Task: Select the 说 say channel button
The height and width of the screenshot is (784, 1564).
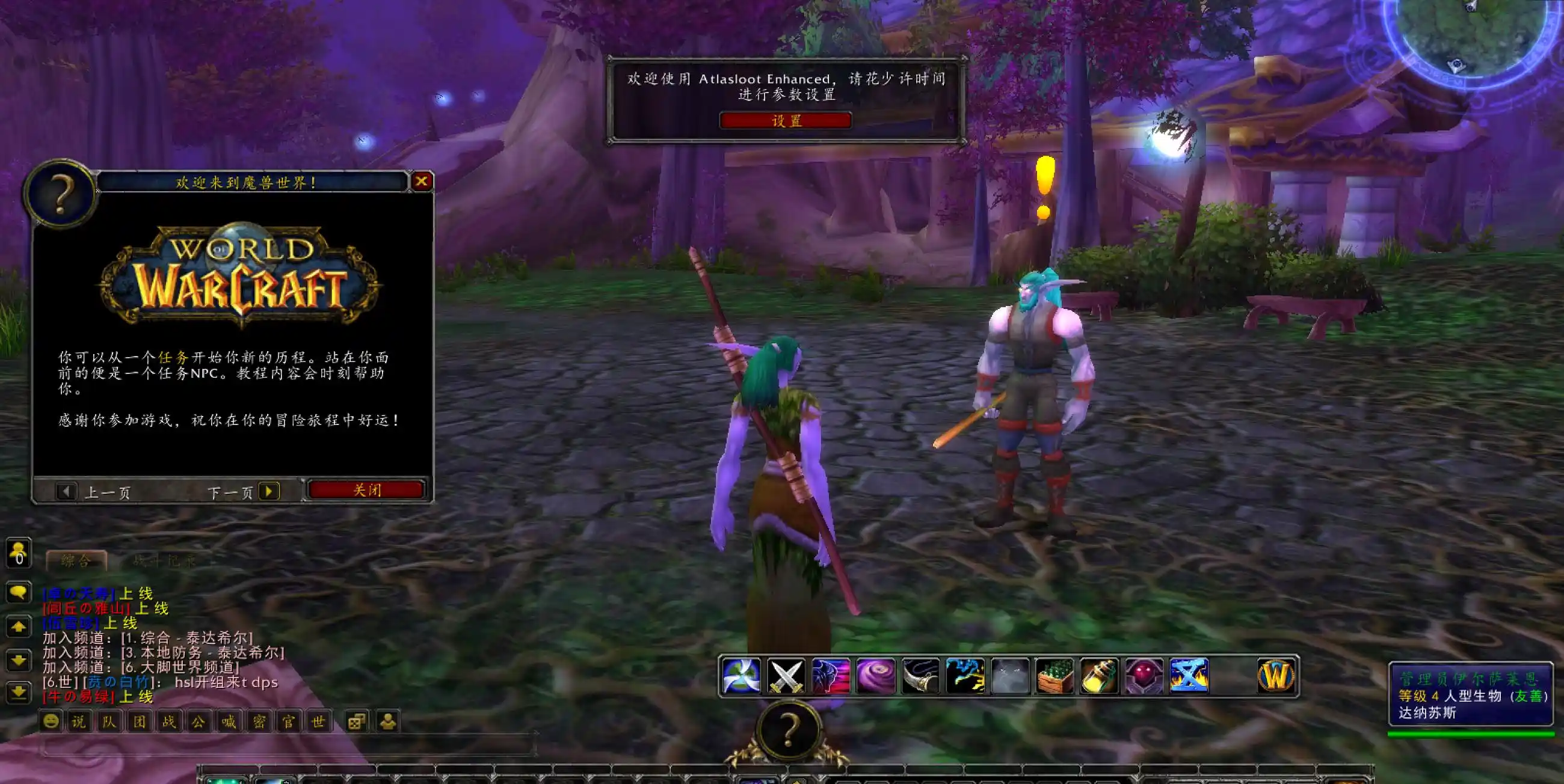Action: pos(79,721)
